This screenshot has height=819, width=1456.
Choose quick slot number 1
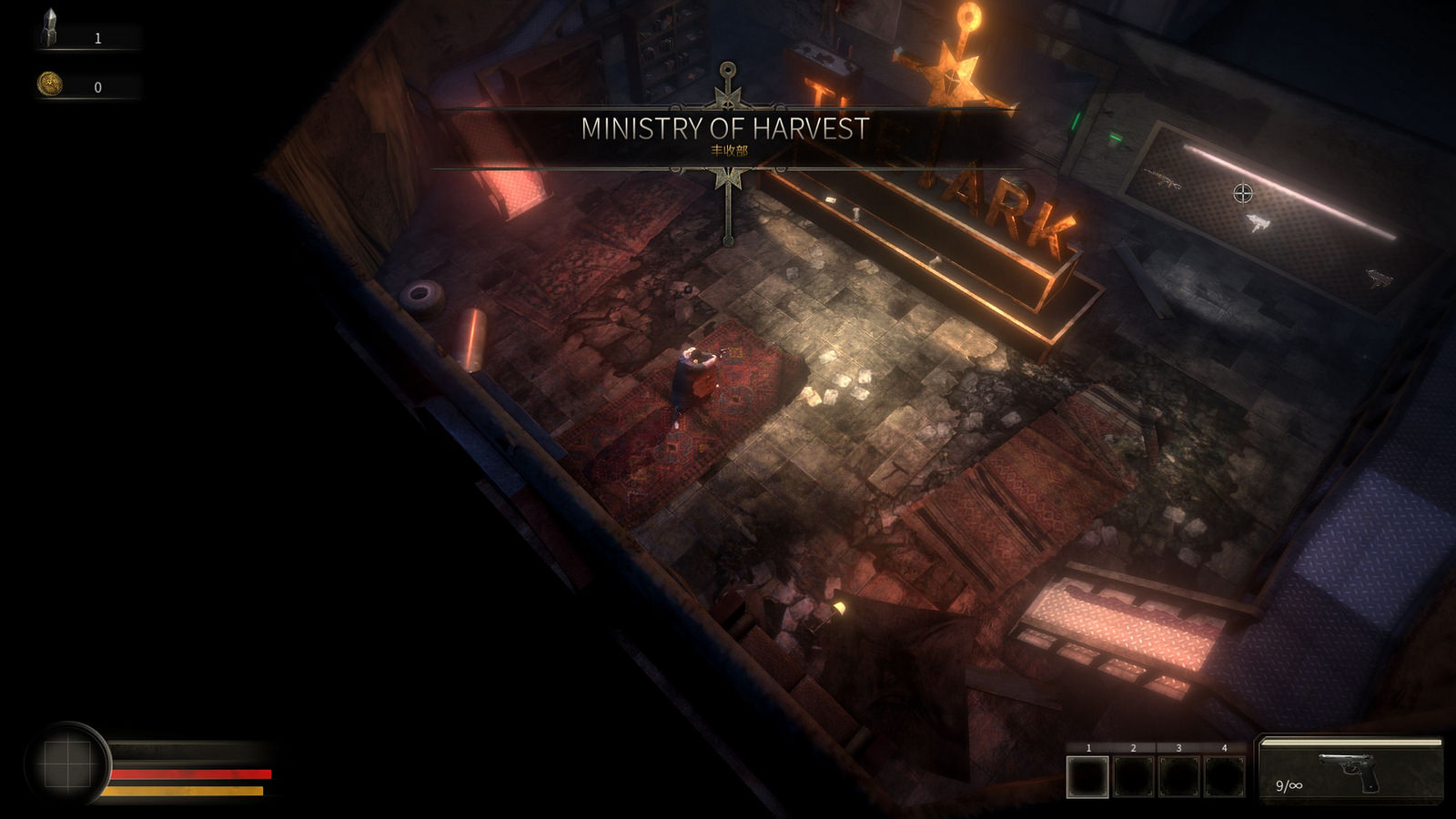pos(1088,777)
